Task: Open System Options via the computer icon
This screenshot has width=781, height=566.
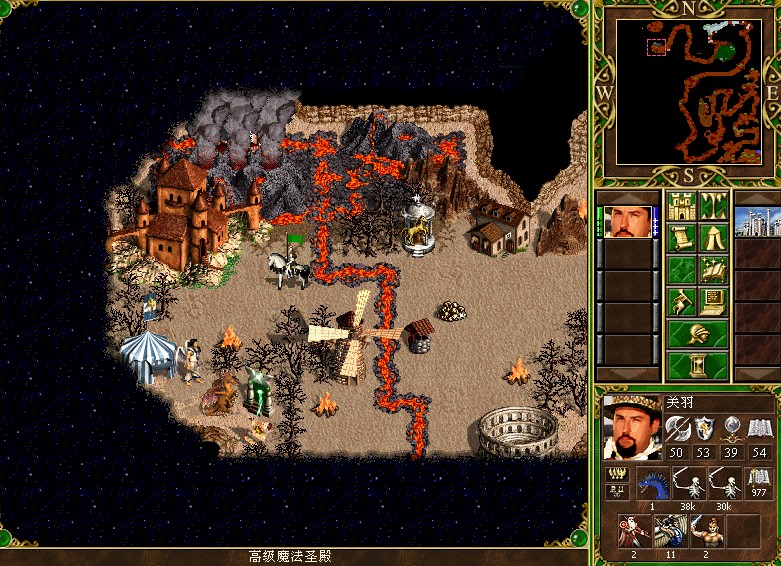Action: pyautogui.click(x=714, y=300)
